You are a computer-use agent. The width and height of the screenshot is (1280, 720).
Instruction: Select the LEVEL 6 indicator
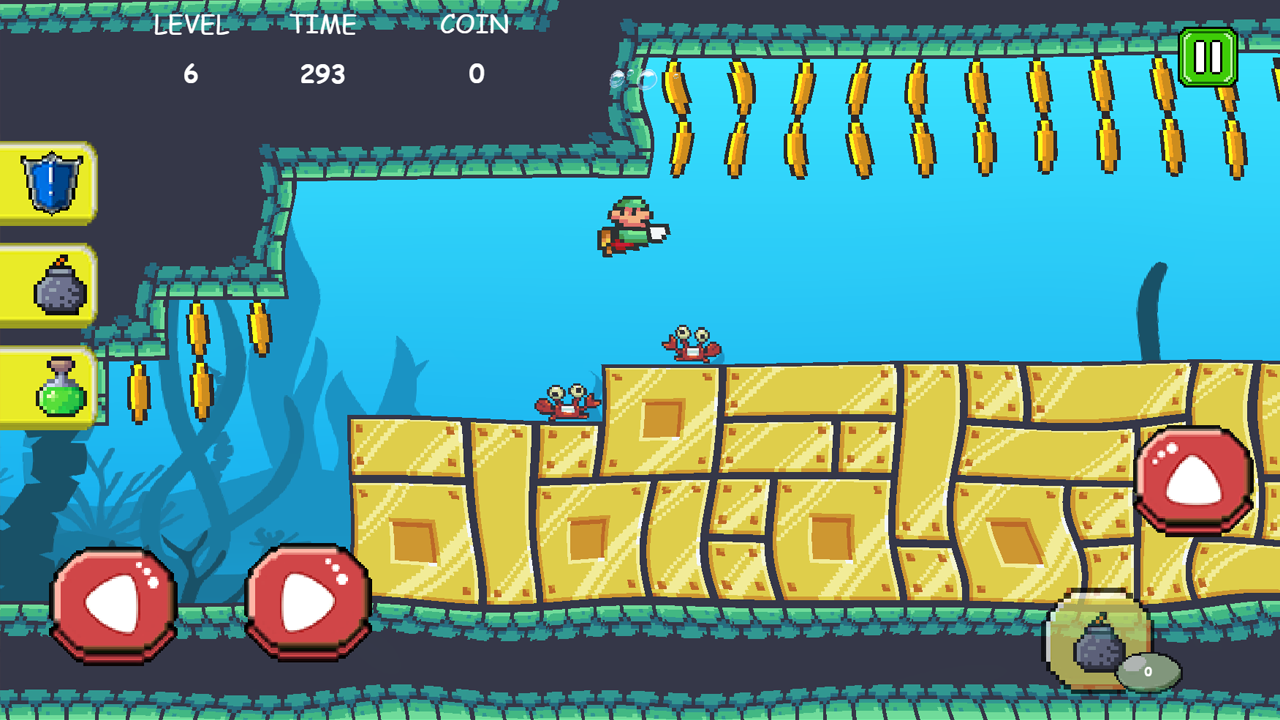[192, 73]
